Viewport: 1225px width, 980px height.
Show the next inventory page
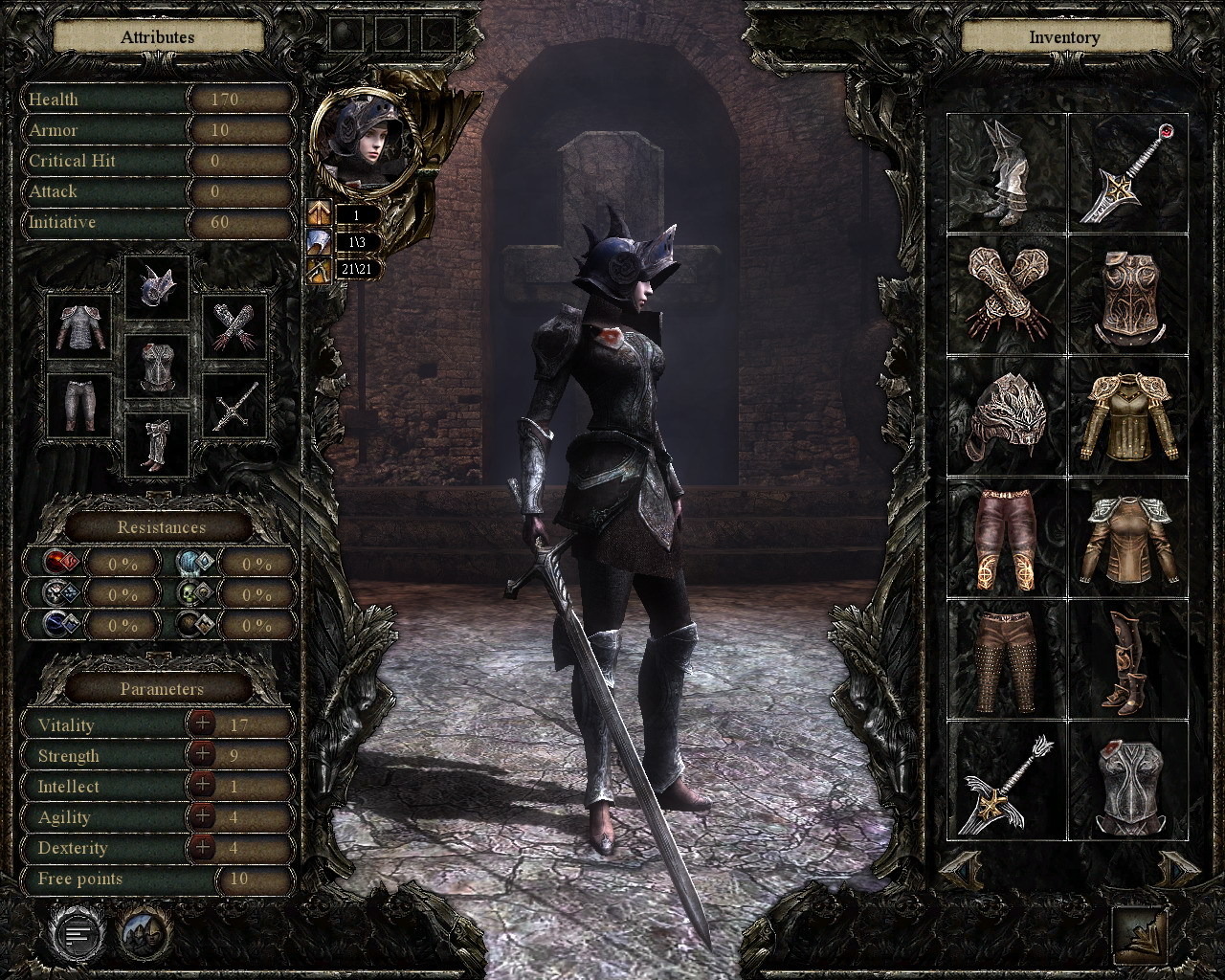[1177, 869]
